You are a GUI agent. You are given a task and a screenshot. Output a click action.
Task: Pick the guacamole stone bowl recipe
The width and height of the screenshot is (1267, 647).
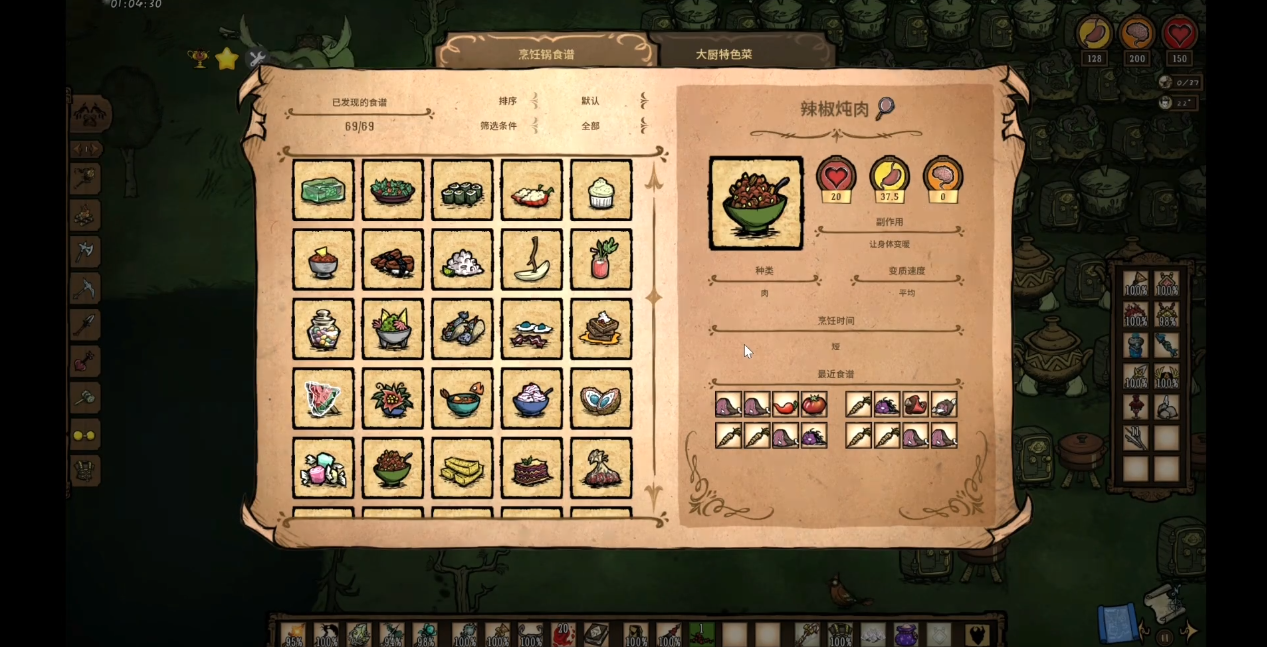(x=393, y=329)
